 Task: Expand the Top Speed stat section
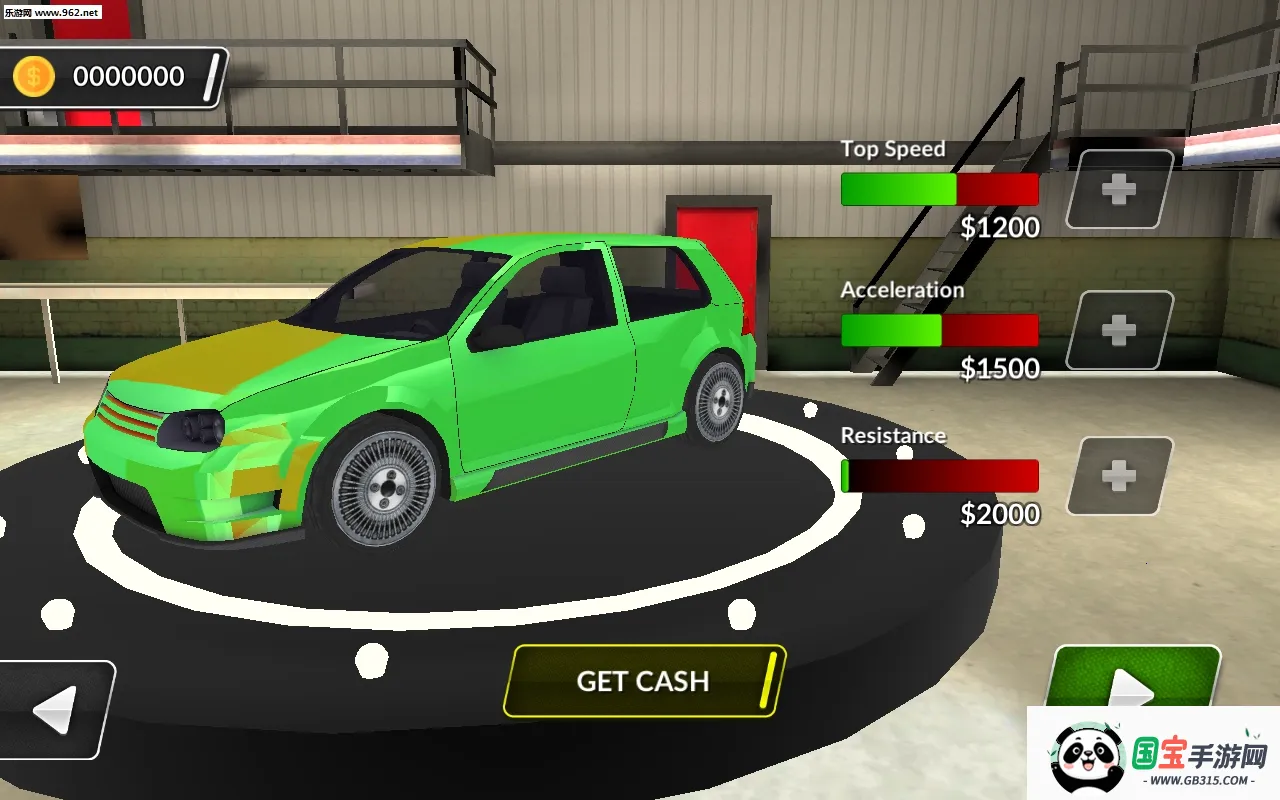pos(893,148)
